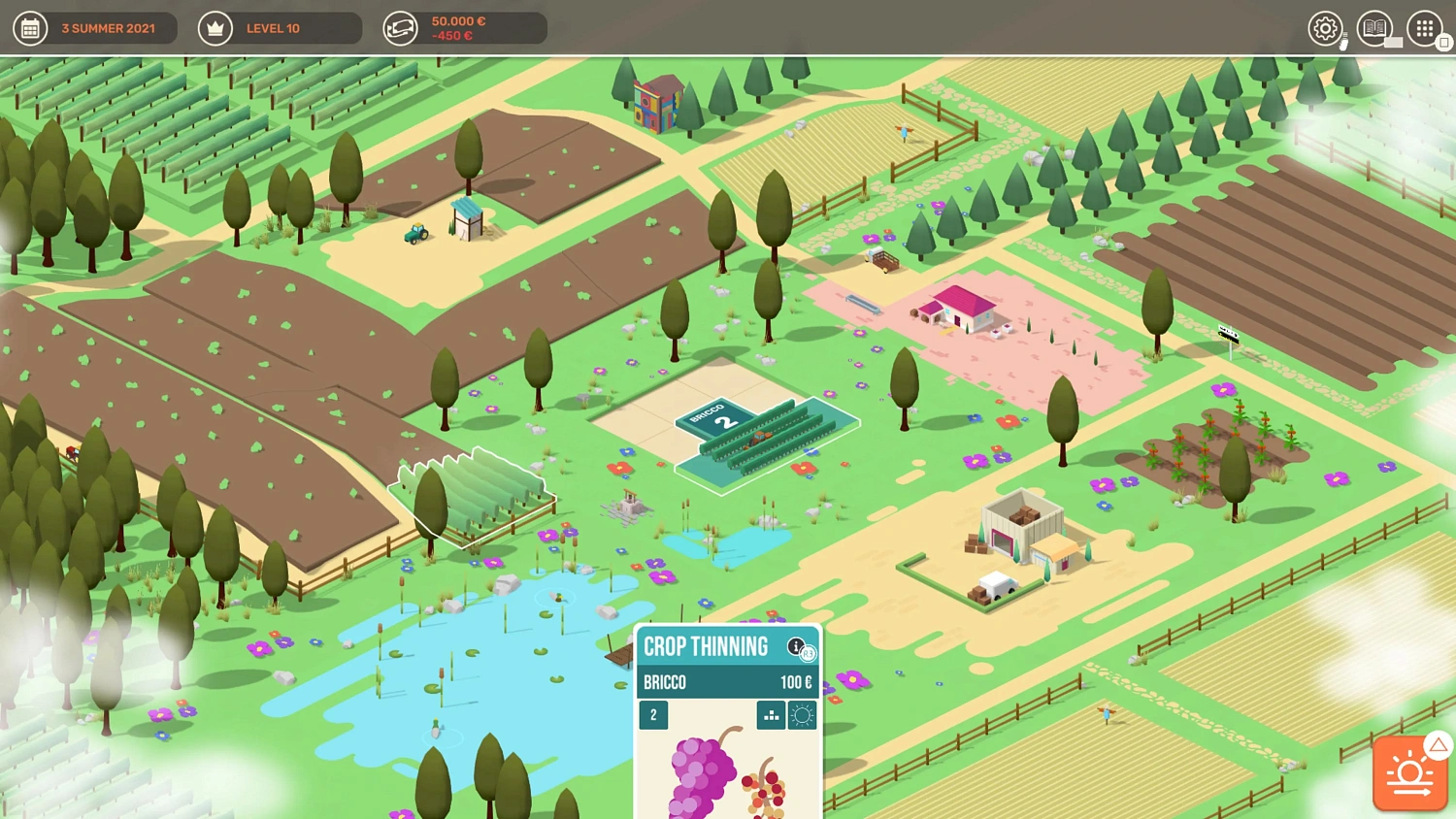Click the grape cluster illustration on the card

point(697,776)
